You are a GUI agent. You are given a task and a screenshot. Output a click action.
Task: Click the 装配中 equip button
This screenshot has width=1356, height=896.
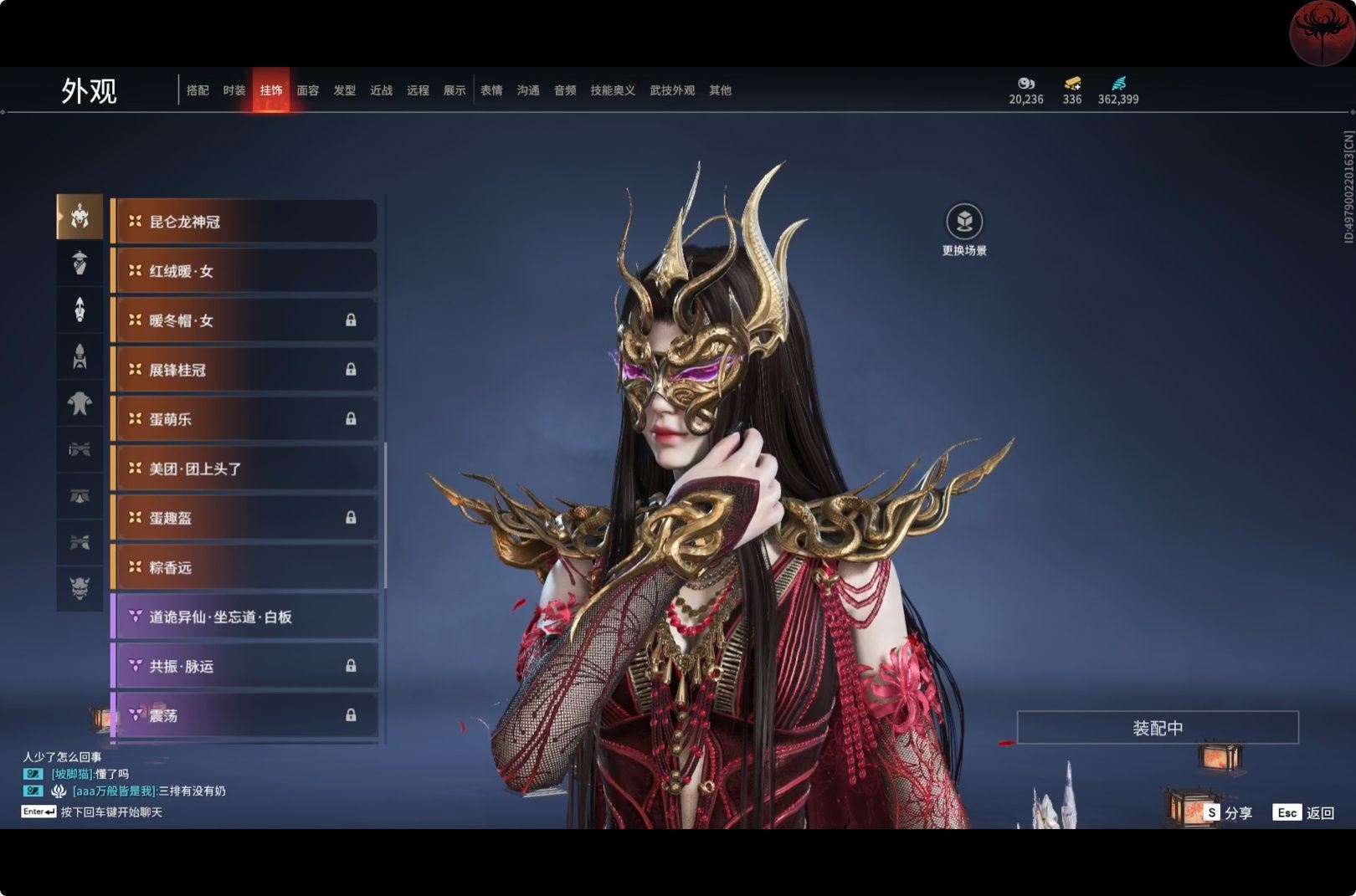[1158, 728]
